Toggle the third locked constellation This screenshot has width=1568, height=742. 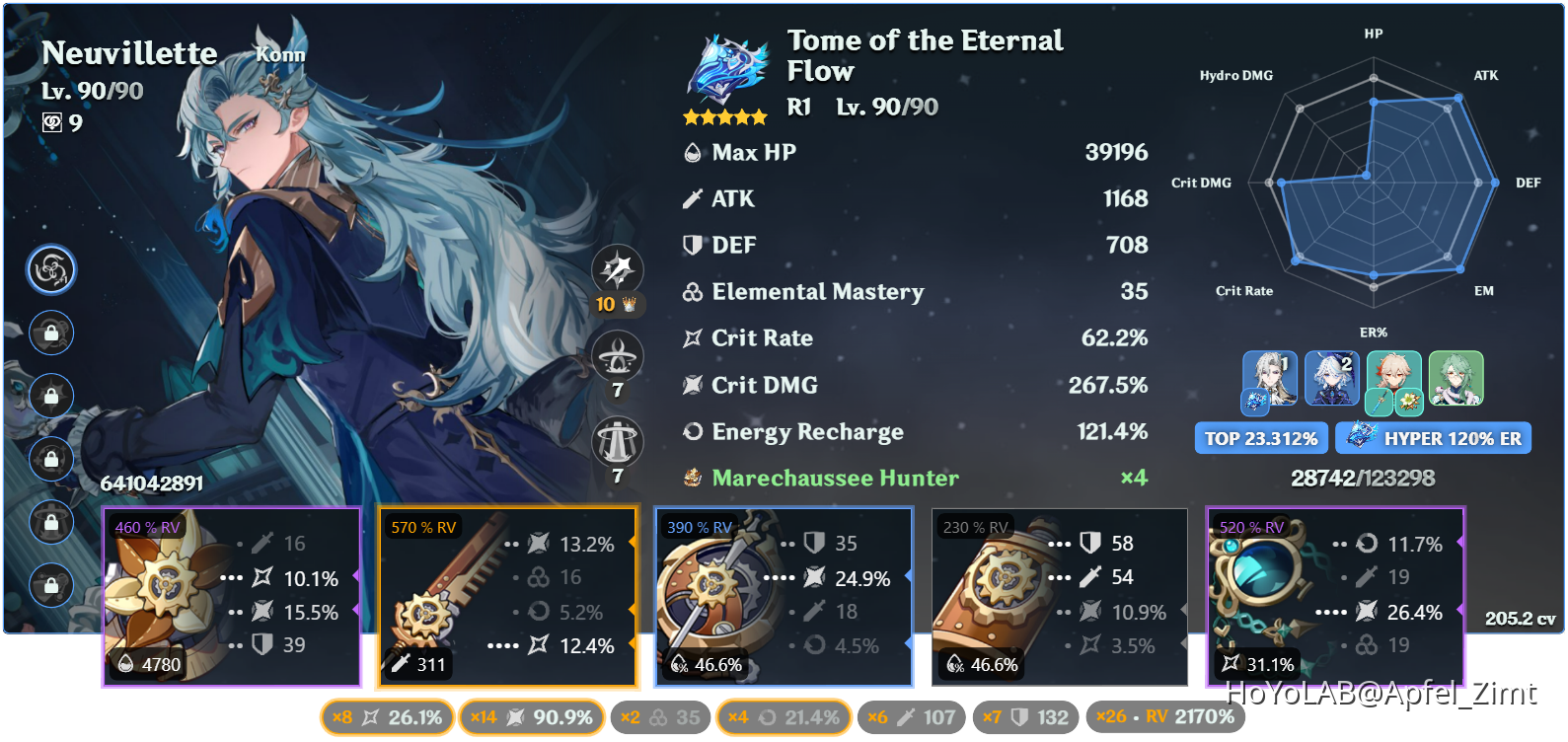pos(51,396)
